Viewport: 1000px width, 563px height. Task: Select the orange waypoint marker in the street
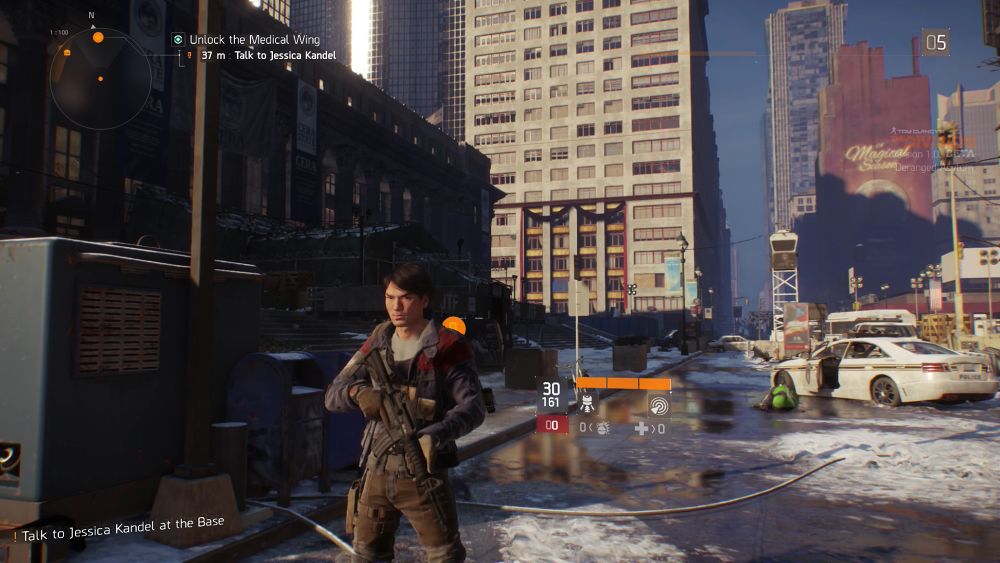click(454, 326)
